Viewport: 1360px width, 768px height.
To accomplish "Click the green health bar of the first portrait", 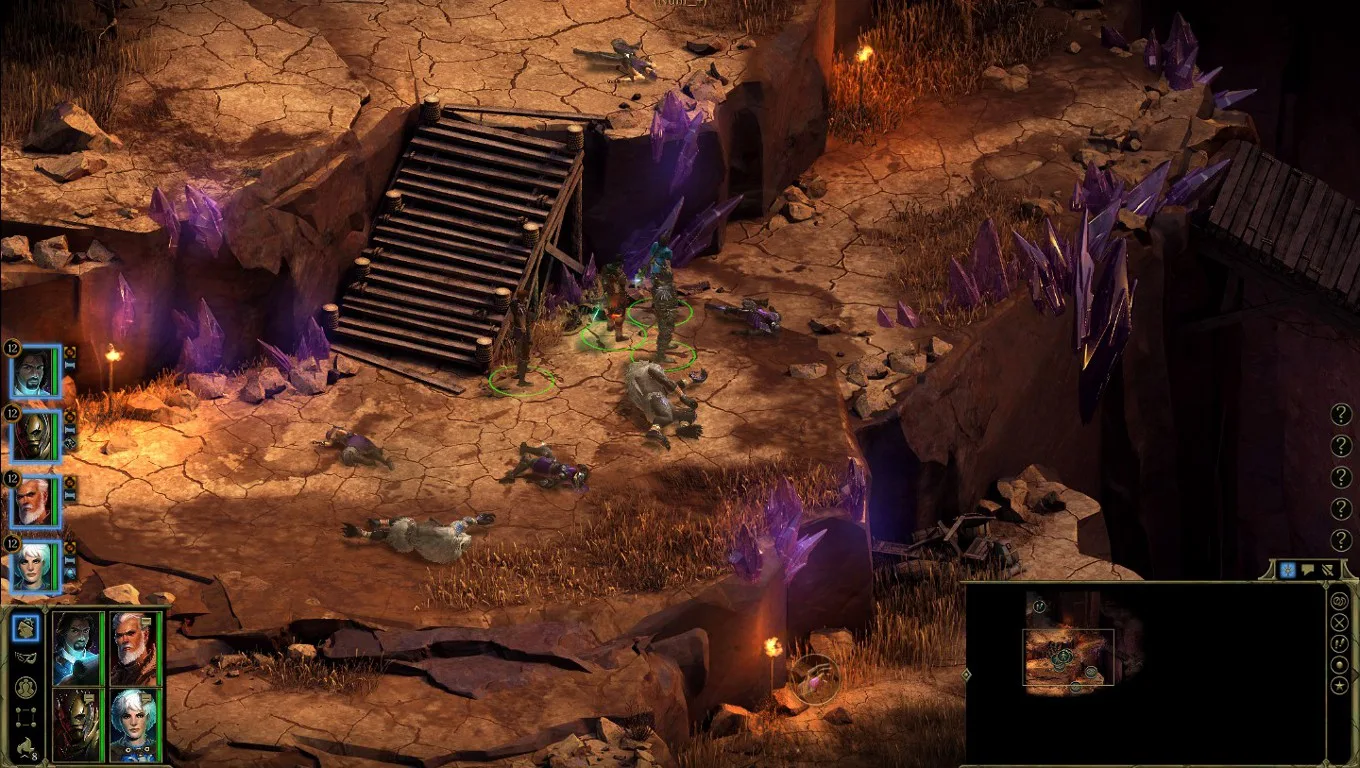I will pyautogui.click(x=54, y=369).
